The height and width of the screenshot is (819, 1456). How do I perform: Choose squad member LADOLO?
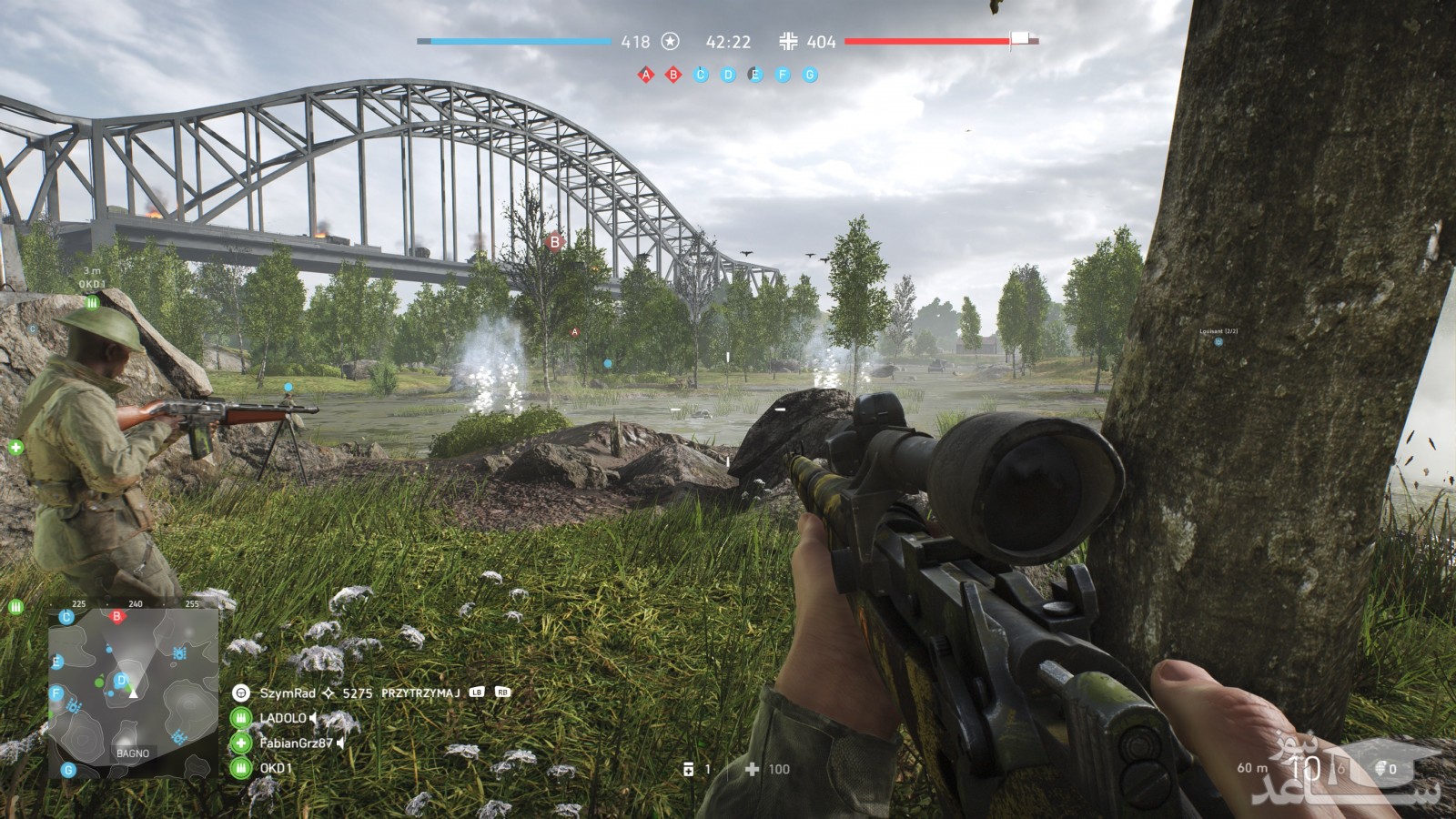[x=282, y=718]
